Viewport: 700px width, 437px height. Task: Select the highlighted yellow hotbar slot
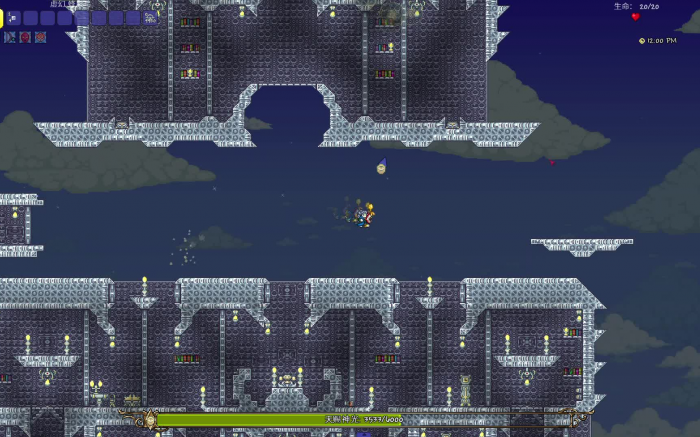[x=2, y=17]
